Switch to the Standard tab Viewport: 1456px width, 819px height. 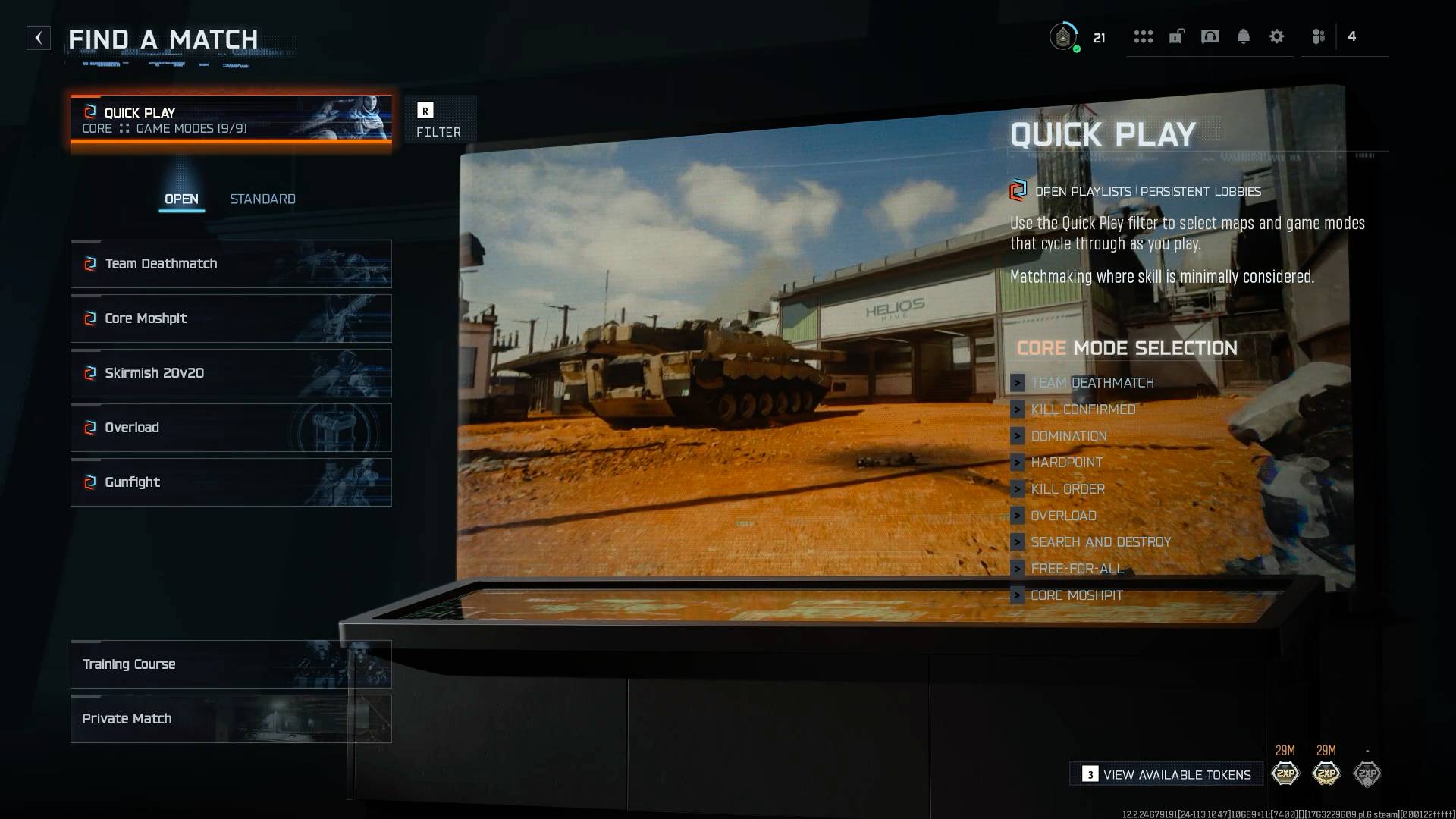click(262, 199)
